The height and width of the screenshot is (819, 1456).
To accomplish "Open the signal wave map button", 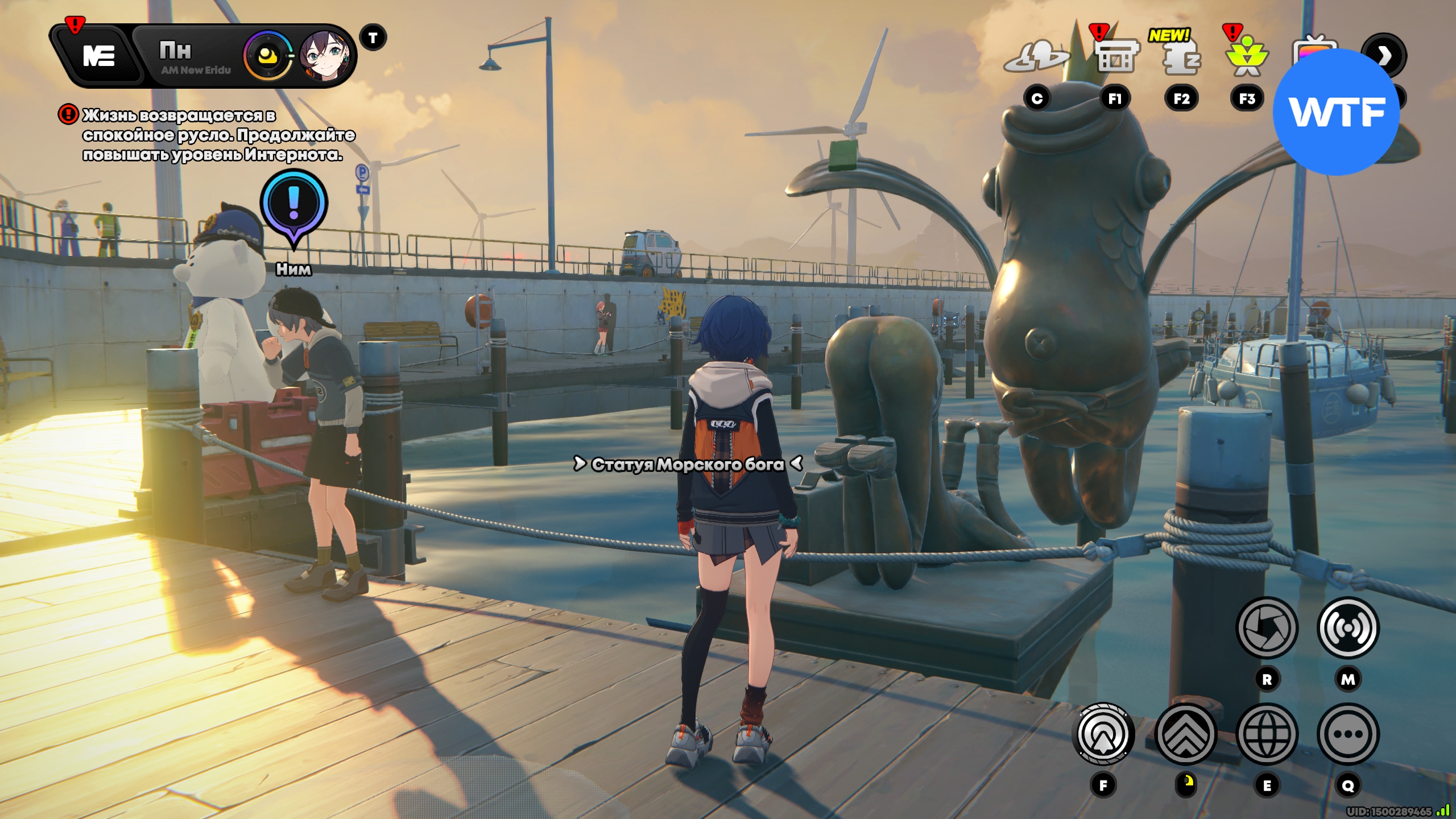I will pyautogui.click(x=1348, y=628).
